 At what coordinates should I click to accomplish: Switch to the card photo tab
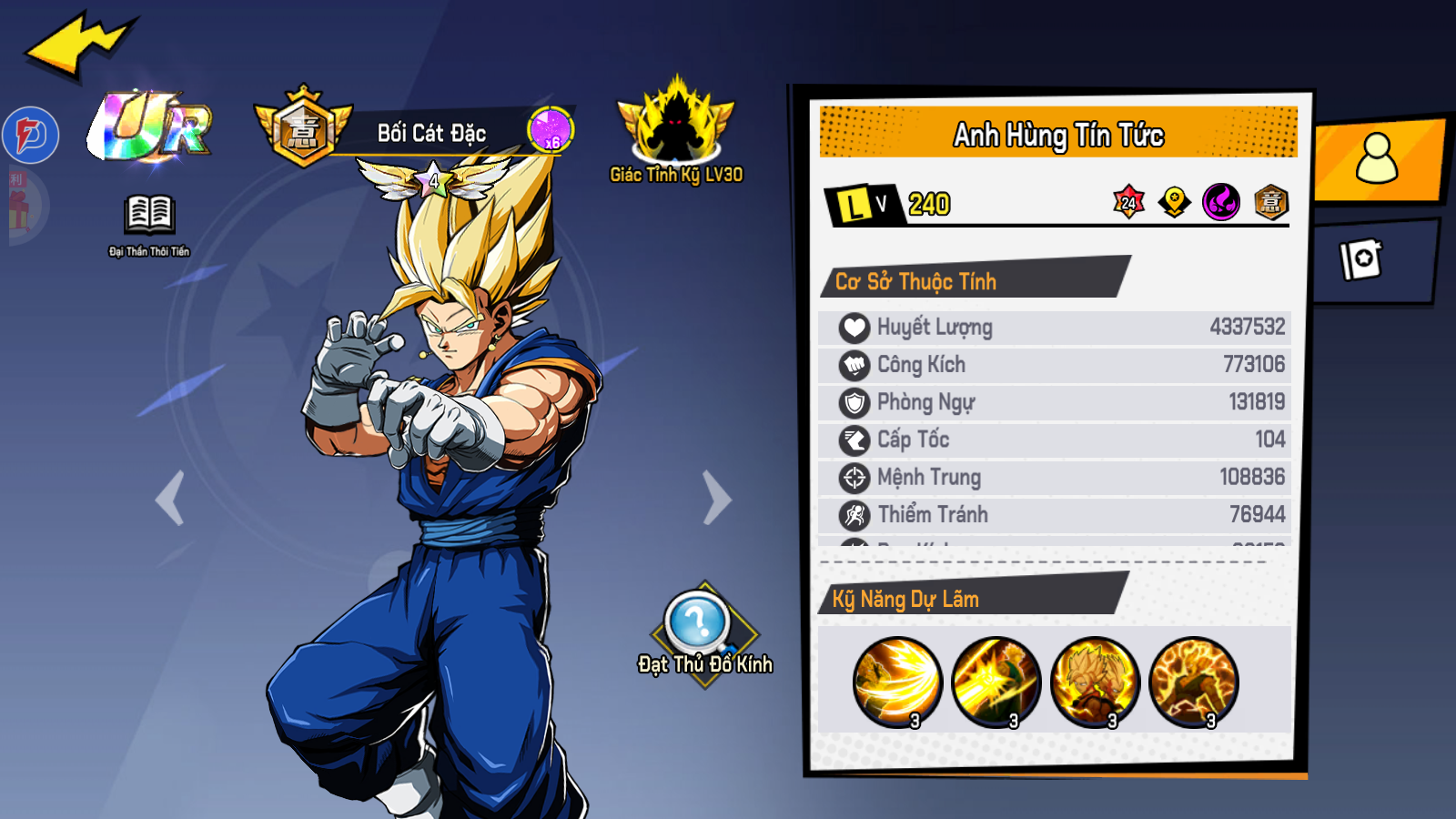(1362, 259)
